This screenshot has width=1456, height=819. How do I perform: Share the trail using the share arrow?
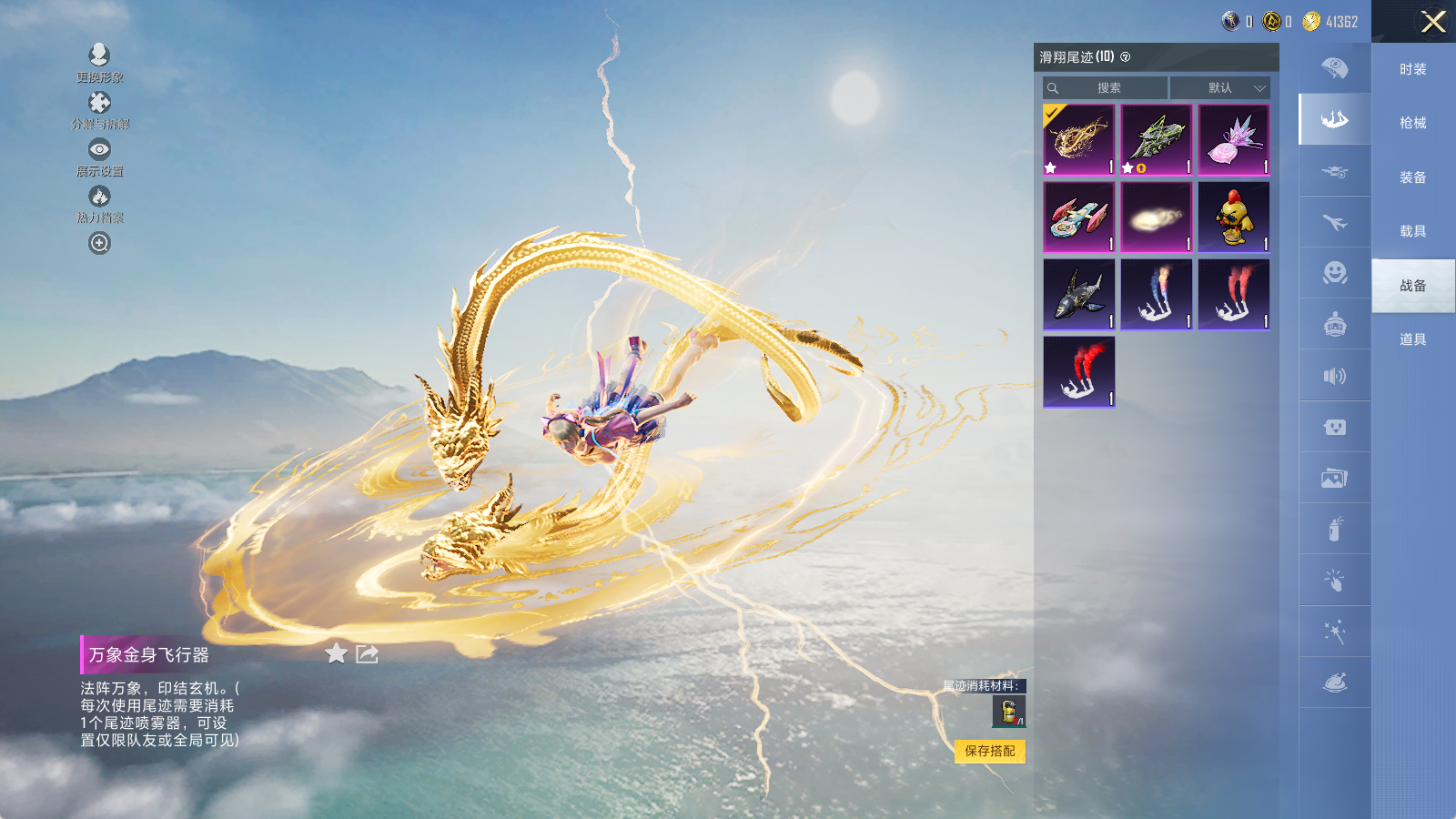point(367,653)
